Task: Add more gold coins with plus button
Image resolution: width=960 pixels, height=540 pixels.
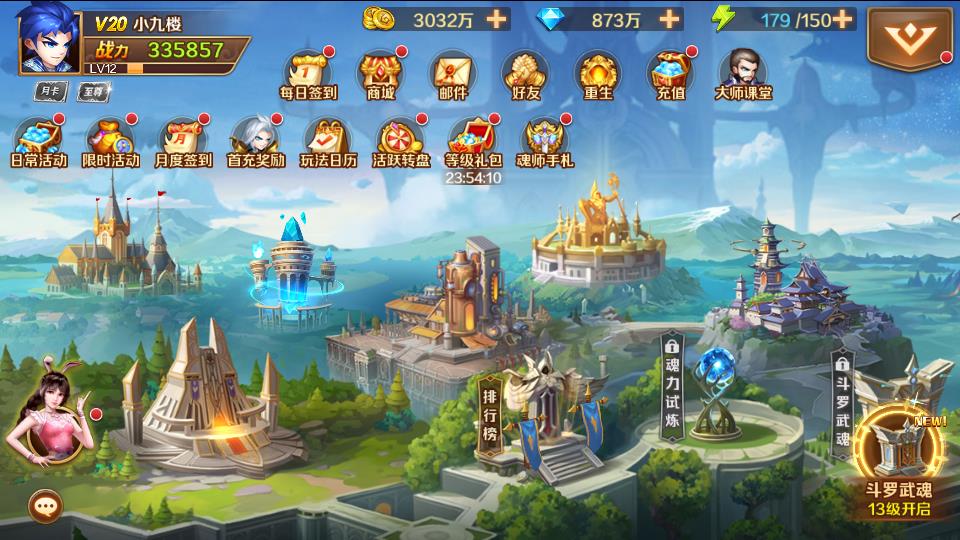Action: click(496, 18)
